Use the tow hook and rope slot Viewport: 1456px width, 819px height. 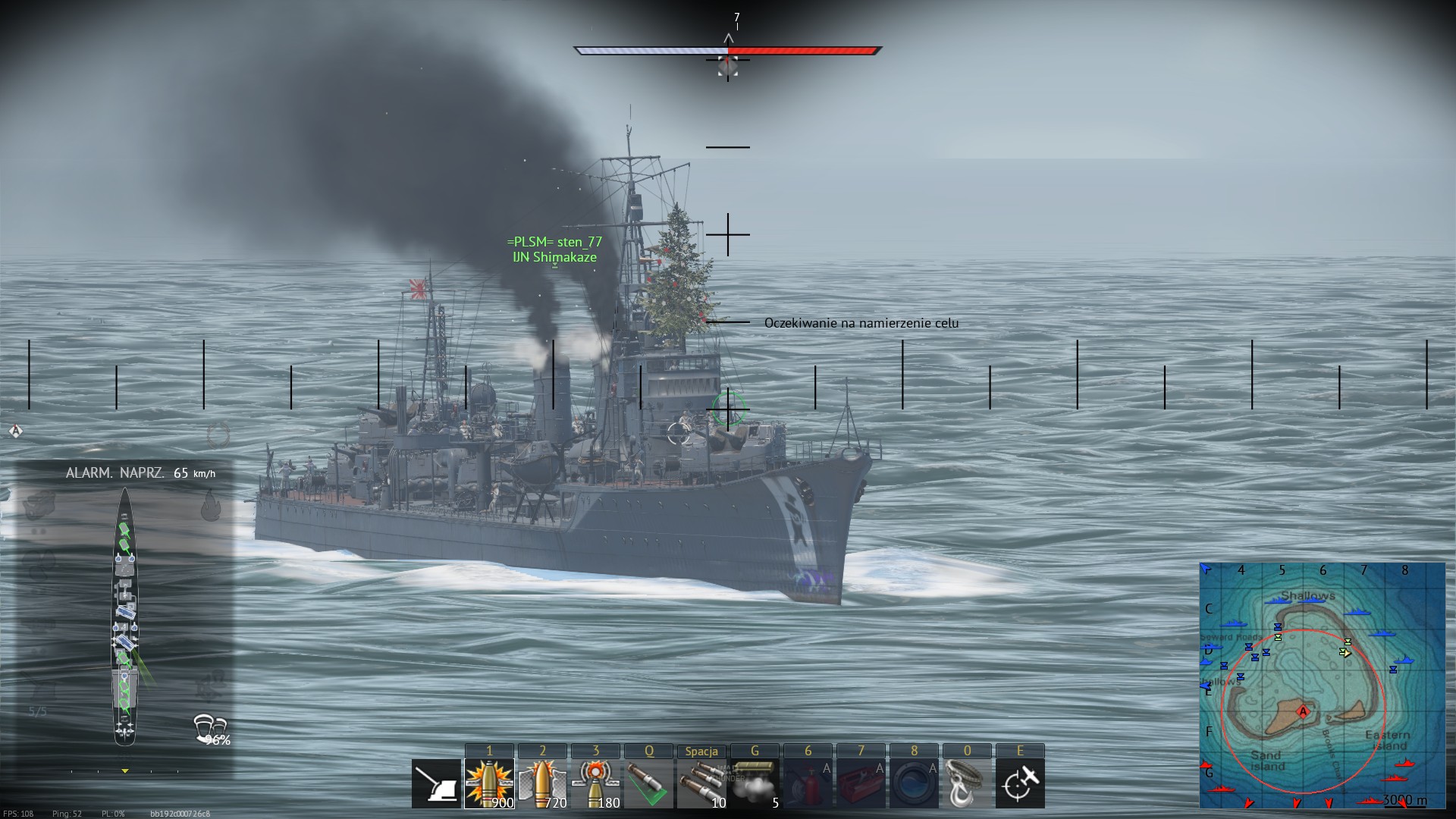(967, 783)
